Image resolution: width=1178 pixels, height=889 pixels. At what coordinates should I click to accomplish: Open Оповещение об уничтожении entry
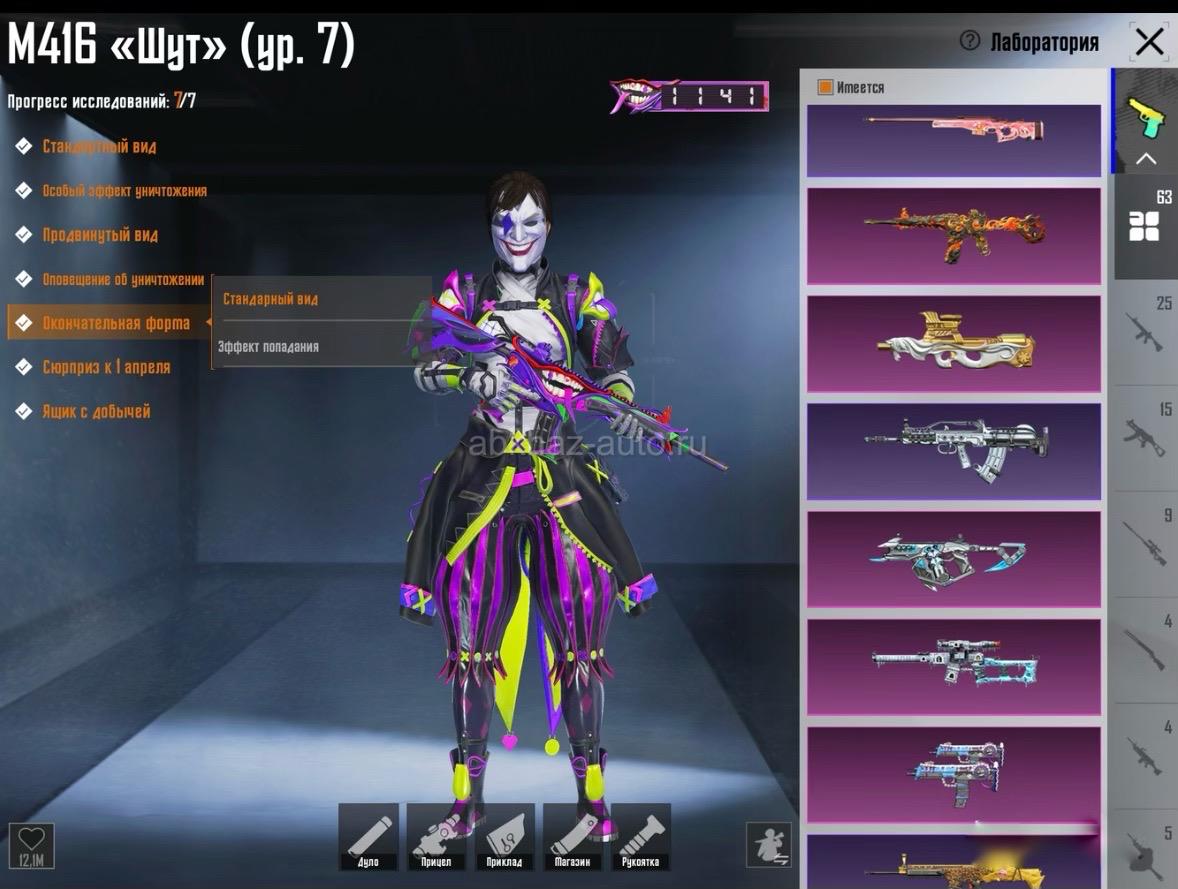coord(122,280)
